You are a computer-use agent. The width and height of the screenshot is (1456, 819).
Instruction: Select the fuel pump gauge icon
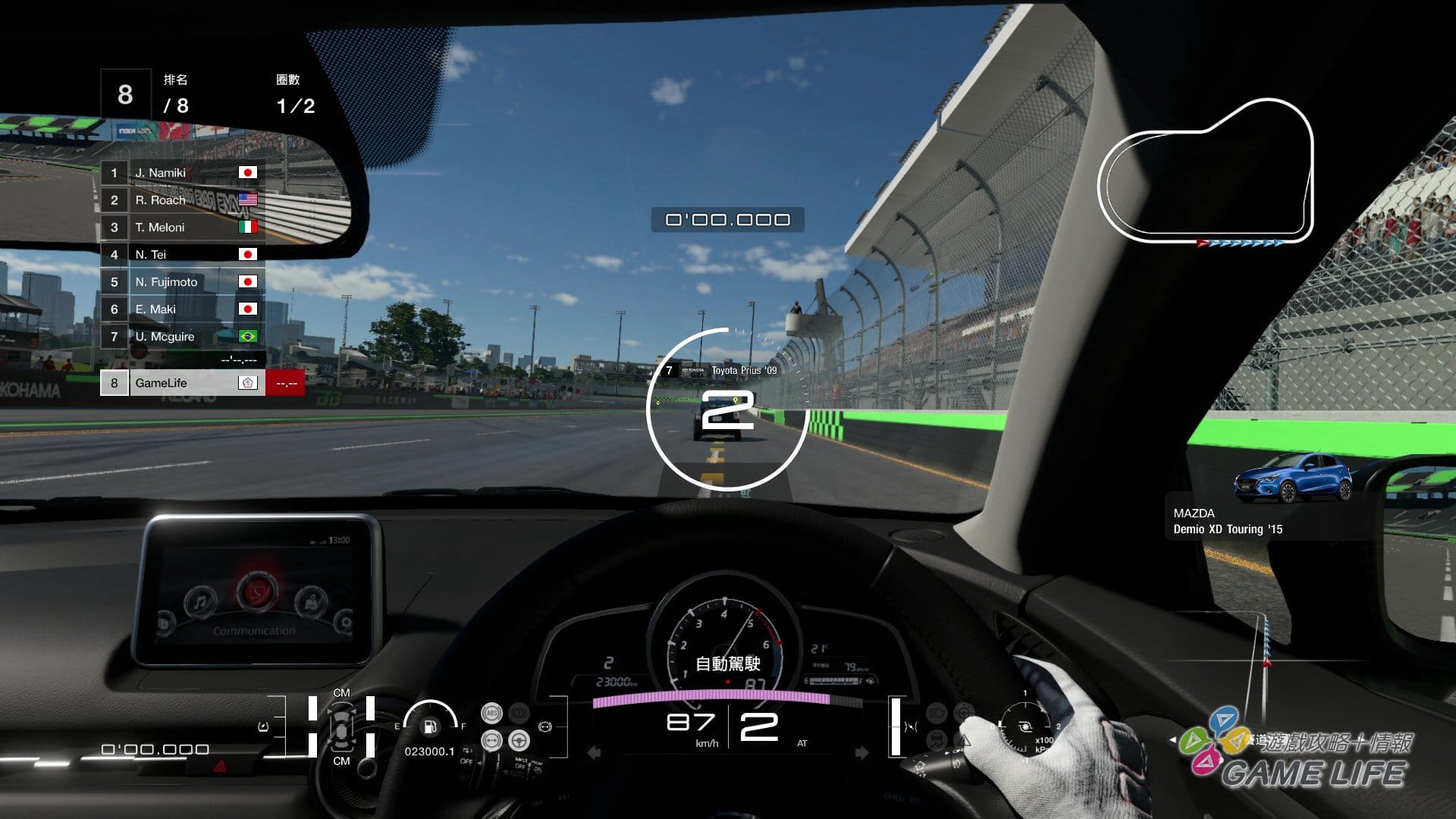(x=430, y=726)
